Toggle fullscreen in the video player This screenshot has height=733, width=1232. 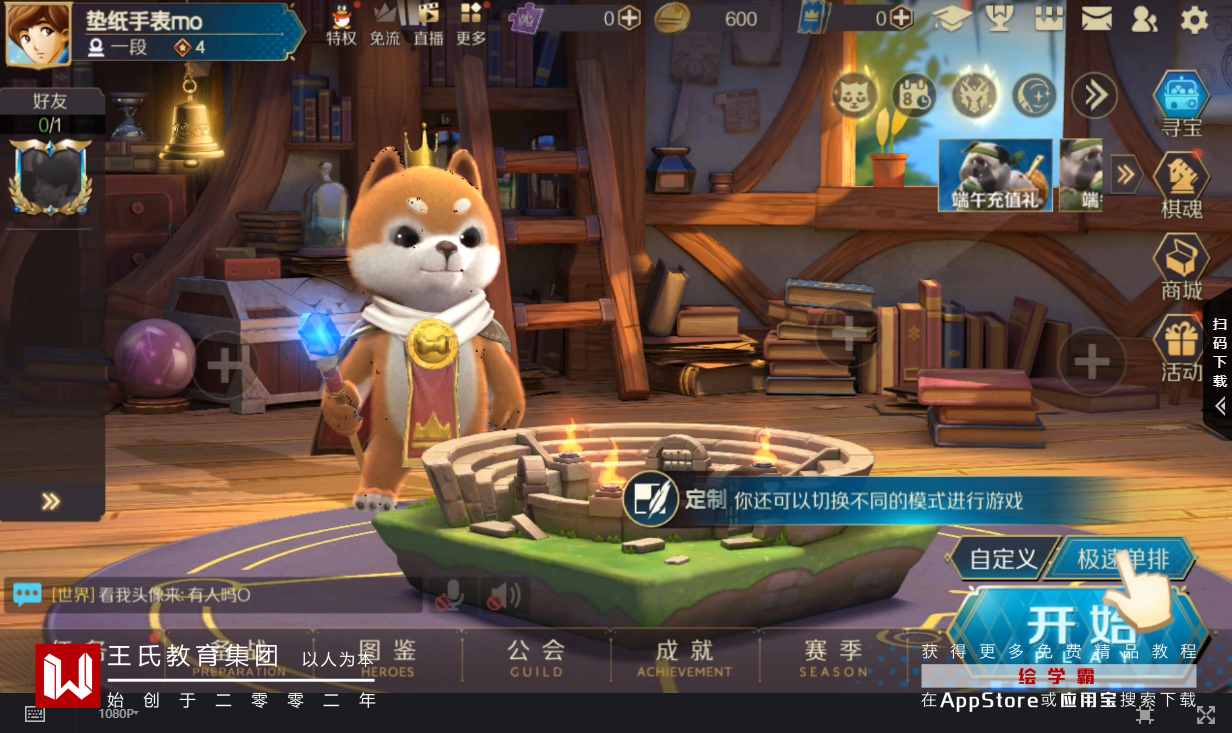pyautogui.click(x=1206, y=714)
